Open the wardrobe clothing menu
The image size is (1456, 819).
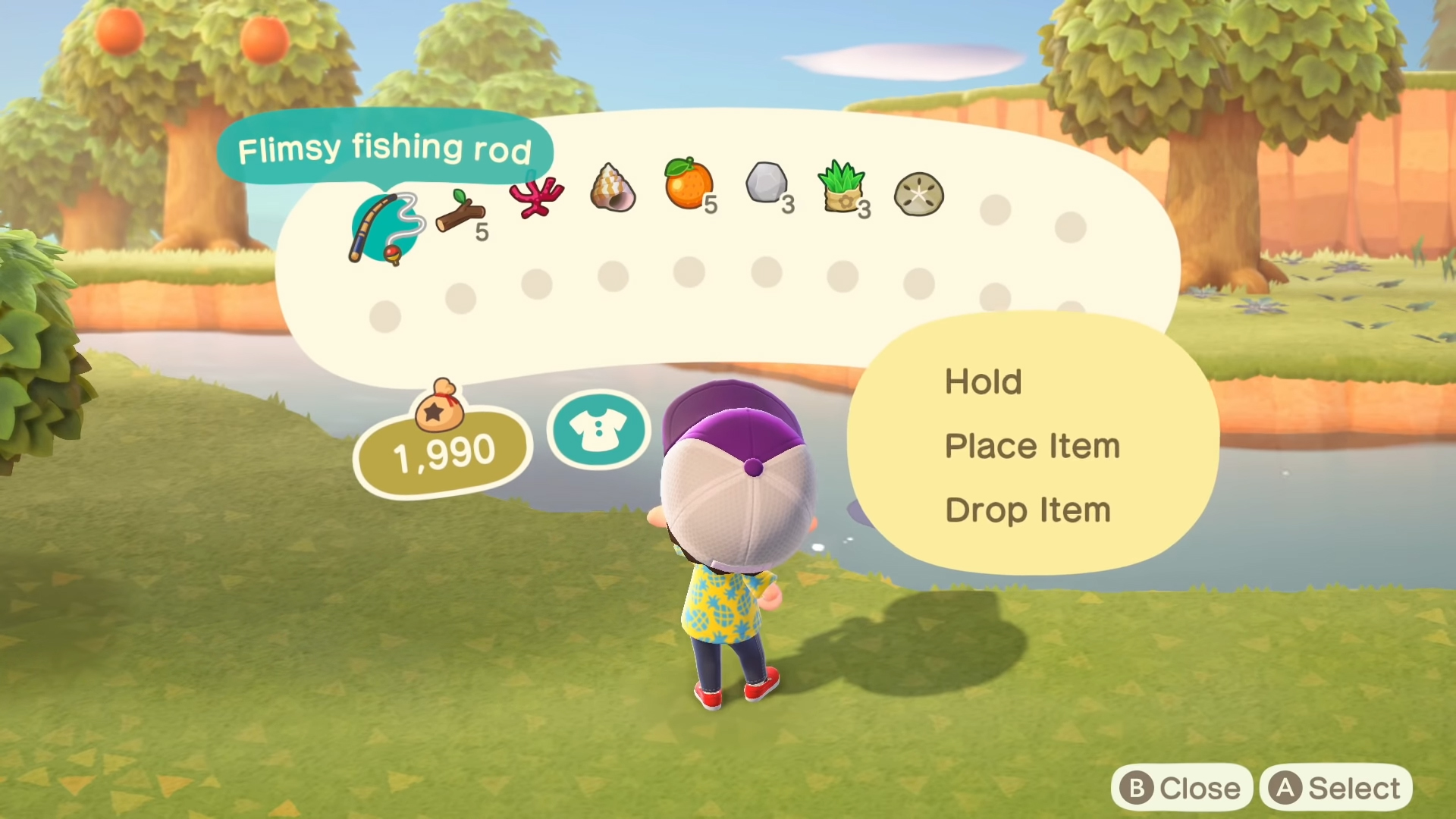[598, 430]
